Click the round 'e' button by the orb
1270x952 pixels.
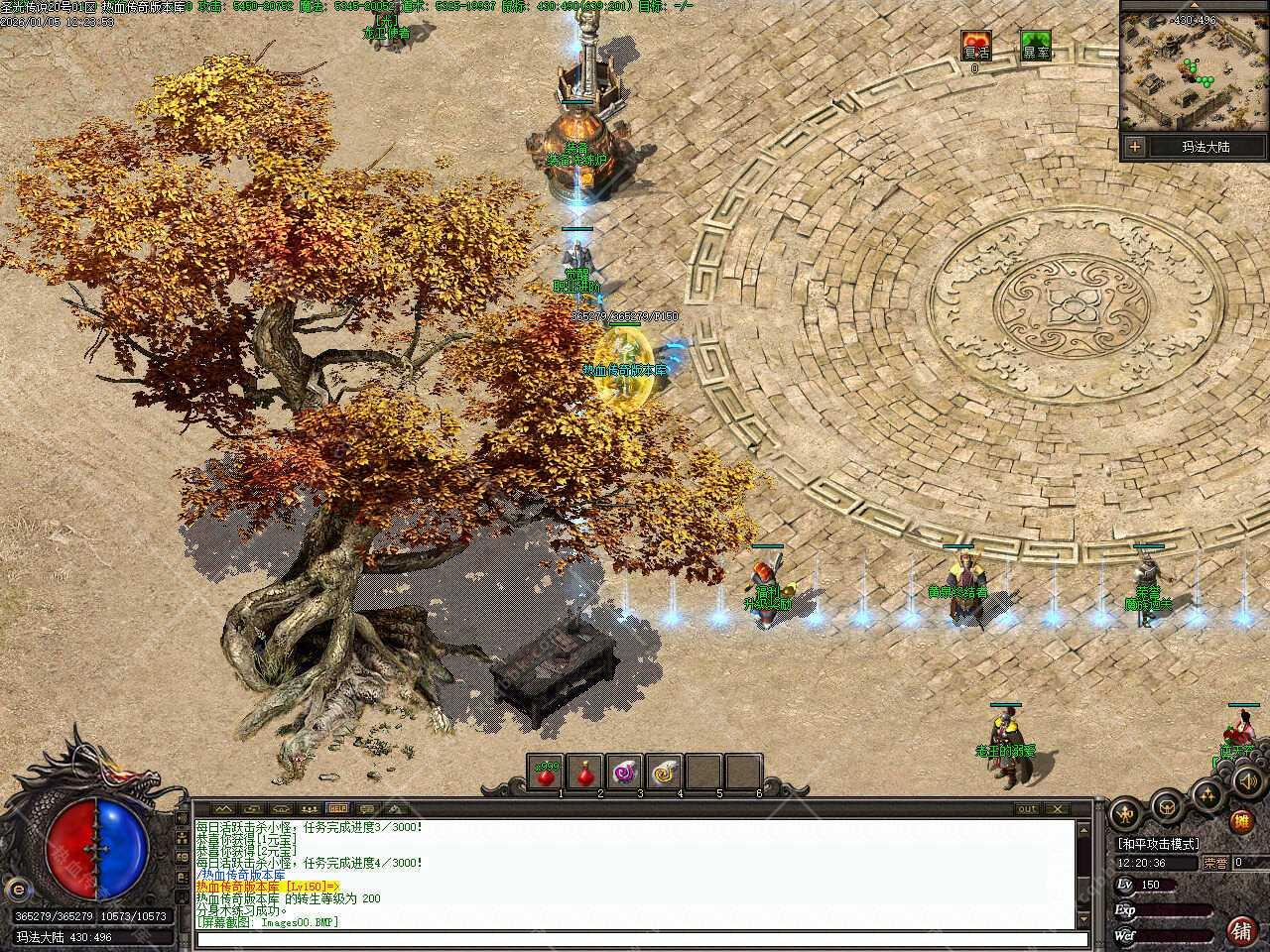point(17,888)
